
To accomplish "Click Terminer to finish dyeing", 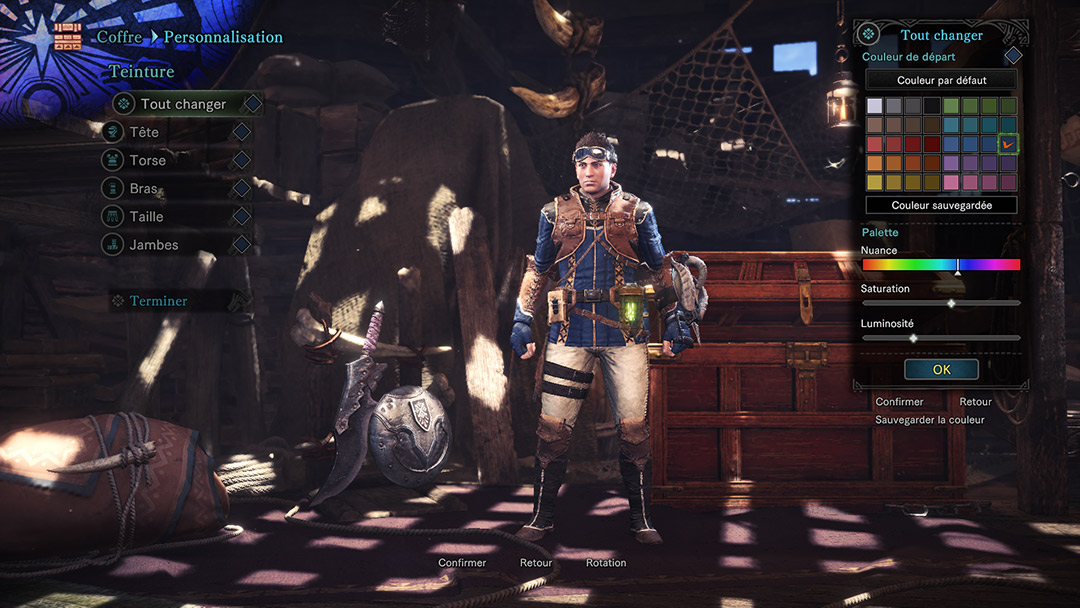I will click(158, 300).
